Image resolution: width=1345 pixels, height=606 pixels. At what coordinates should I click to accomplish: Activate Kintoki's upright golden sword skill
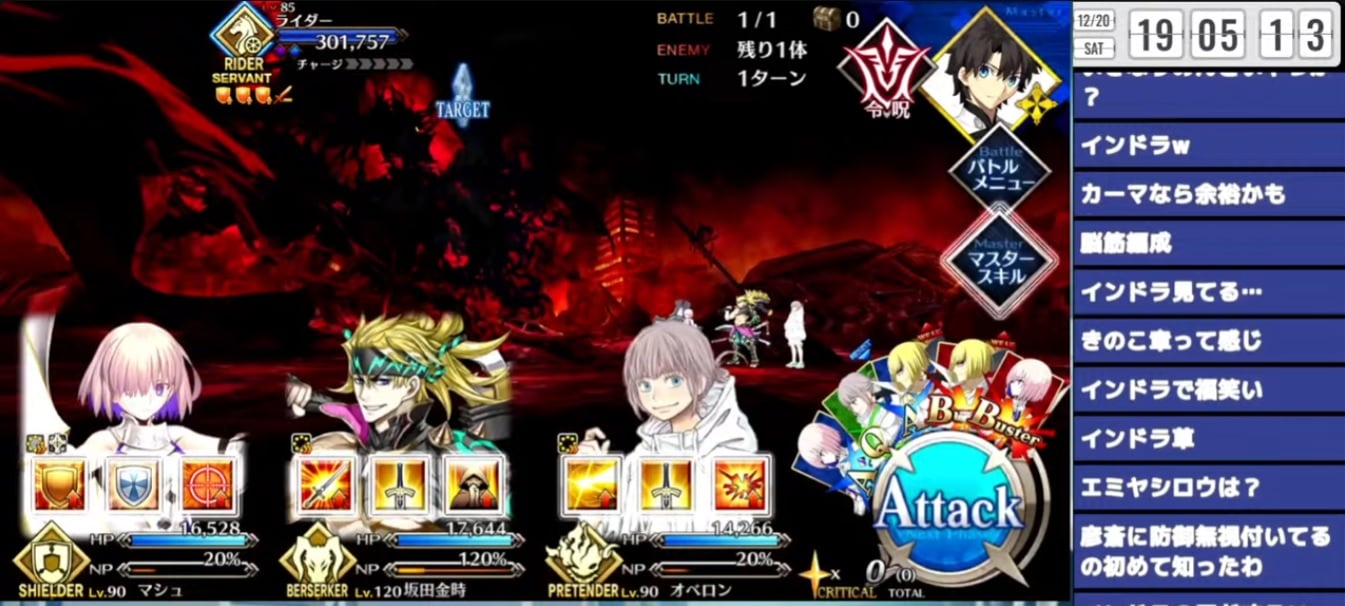[x=398, y=485]
